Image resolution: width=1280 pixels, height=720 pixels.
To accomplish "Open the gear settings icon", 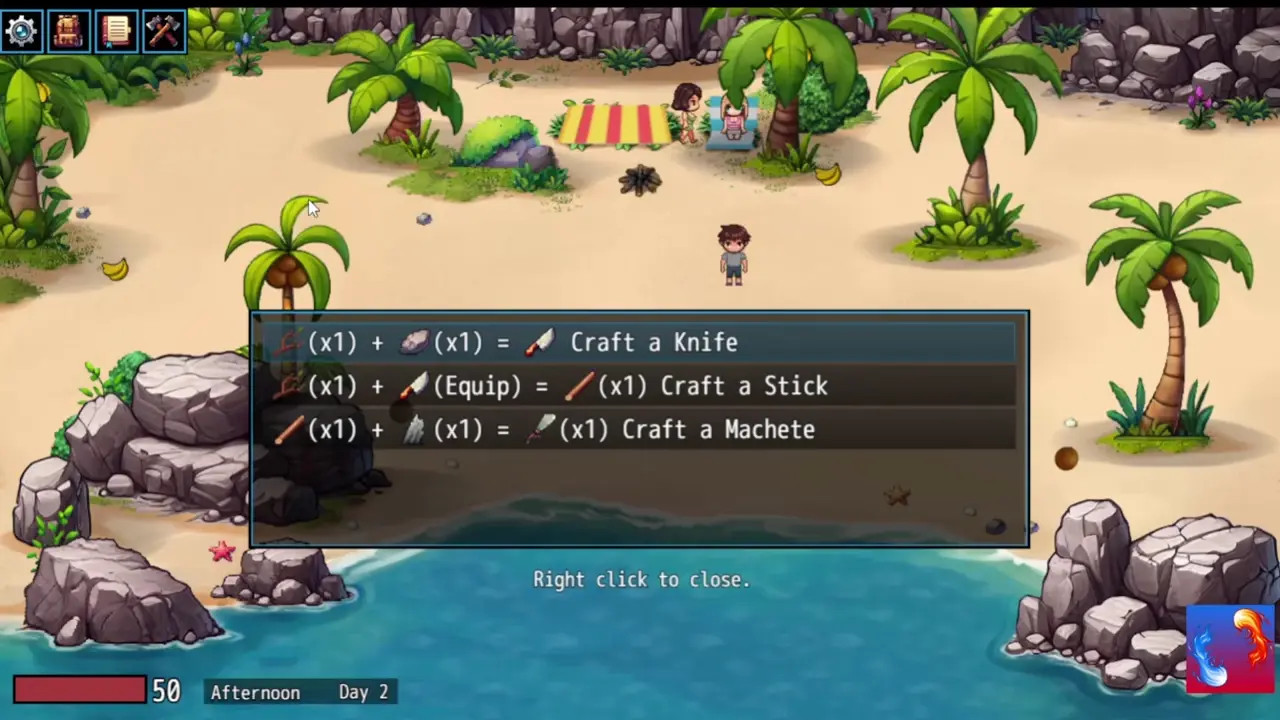I will (x=21, y=31).
